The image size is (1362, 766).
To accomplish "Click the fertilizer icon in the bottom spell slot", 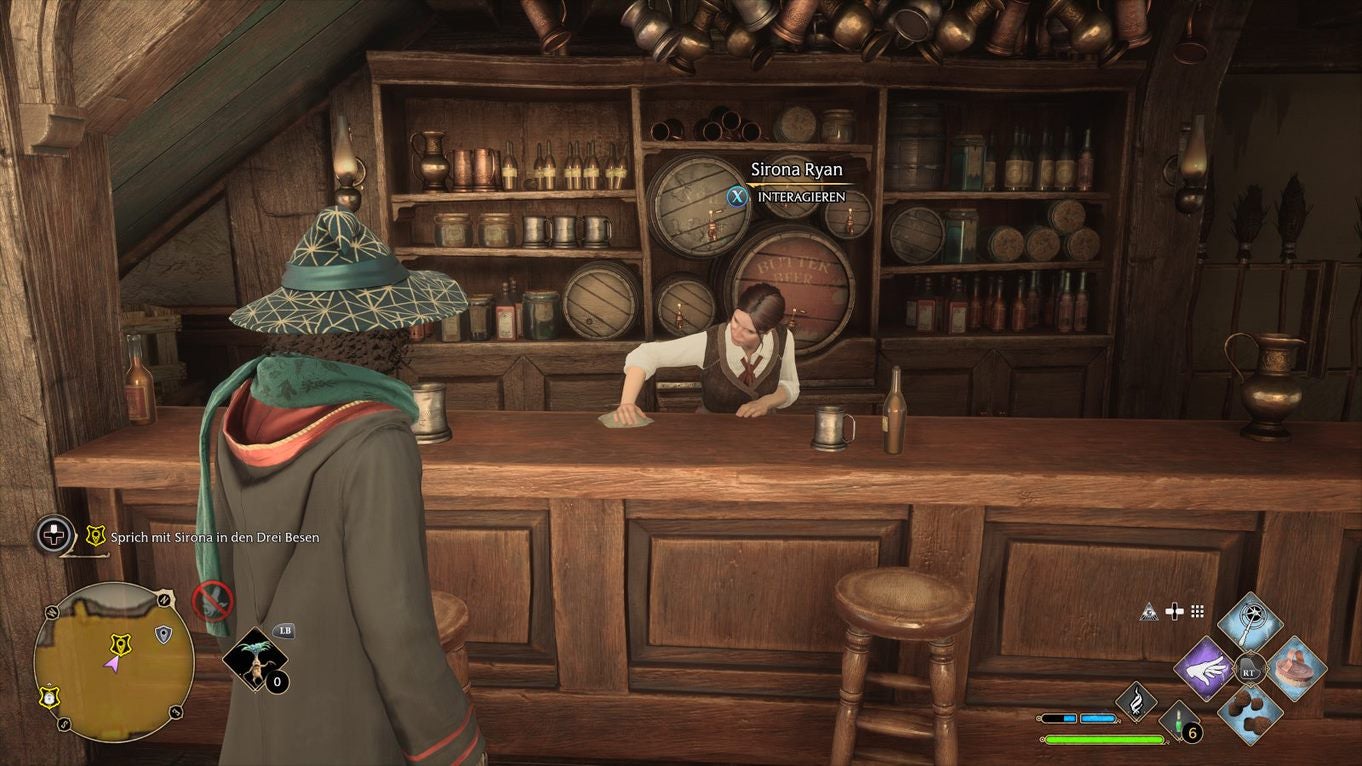I will coord(1249,714).
